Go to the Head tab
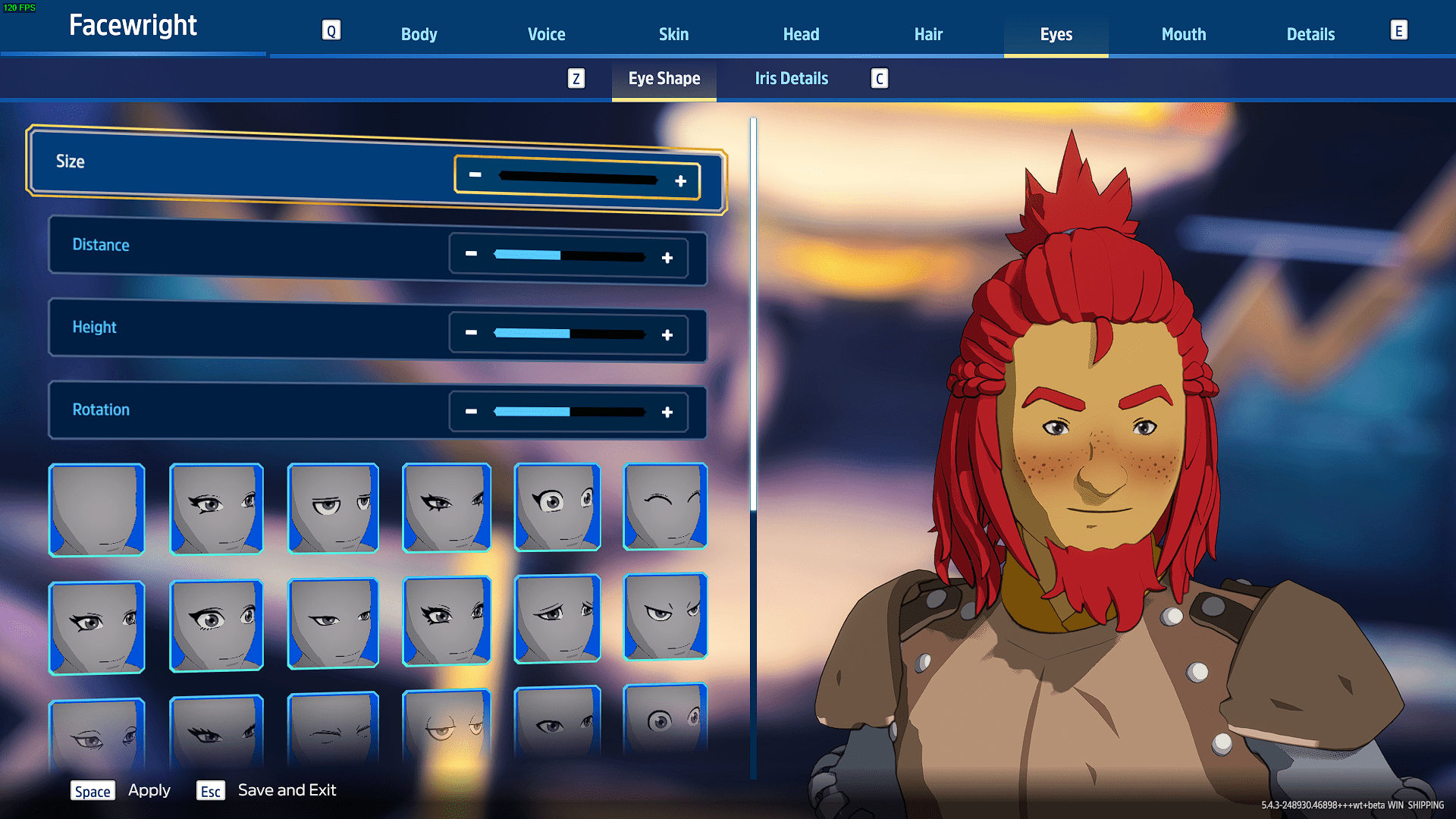1456x819 pixels. [x=801, y=34]
